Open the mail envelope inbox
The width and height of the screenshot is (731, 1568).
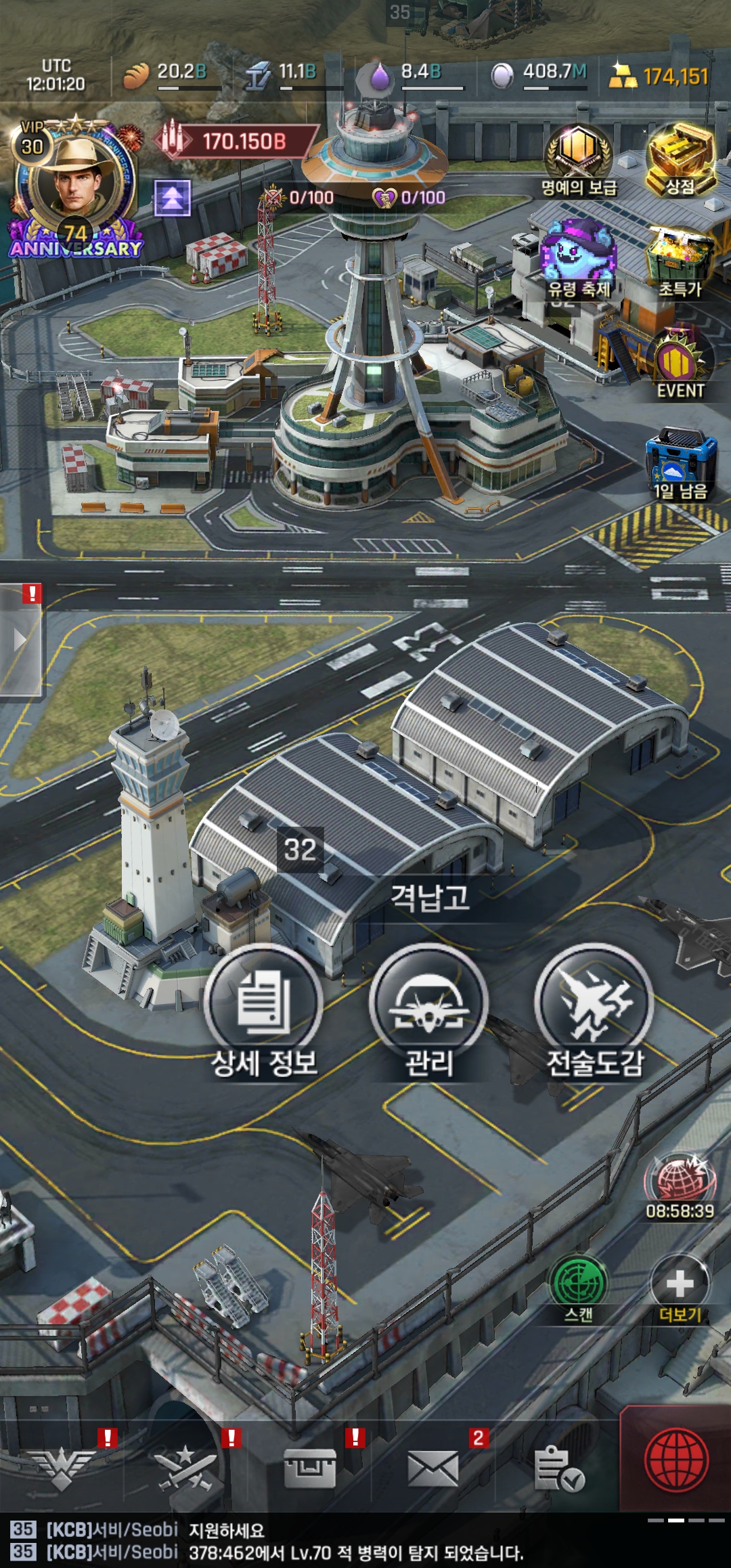(433, 1468)
